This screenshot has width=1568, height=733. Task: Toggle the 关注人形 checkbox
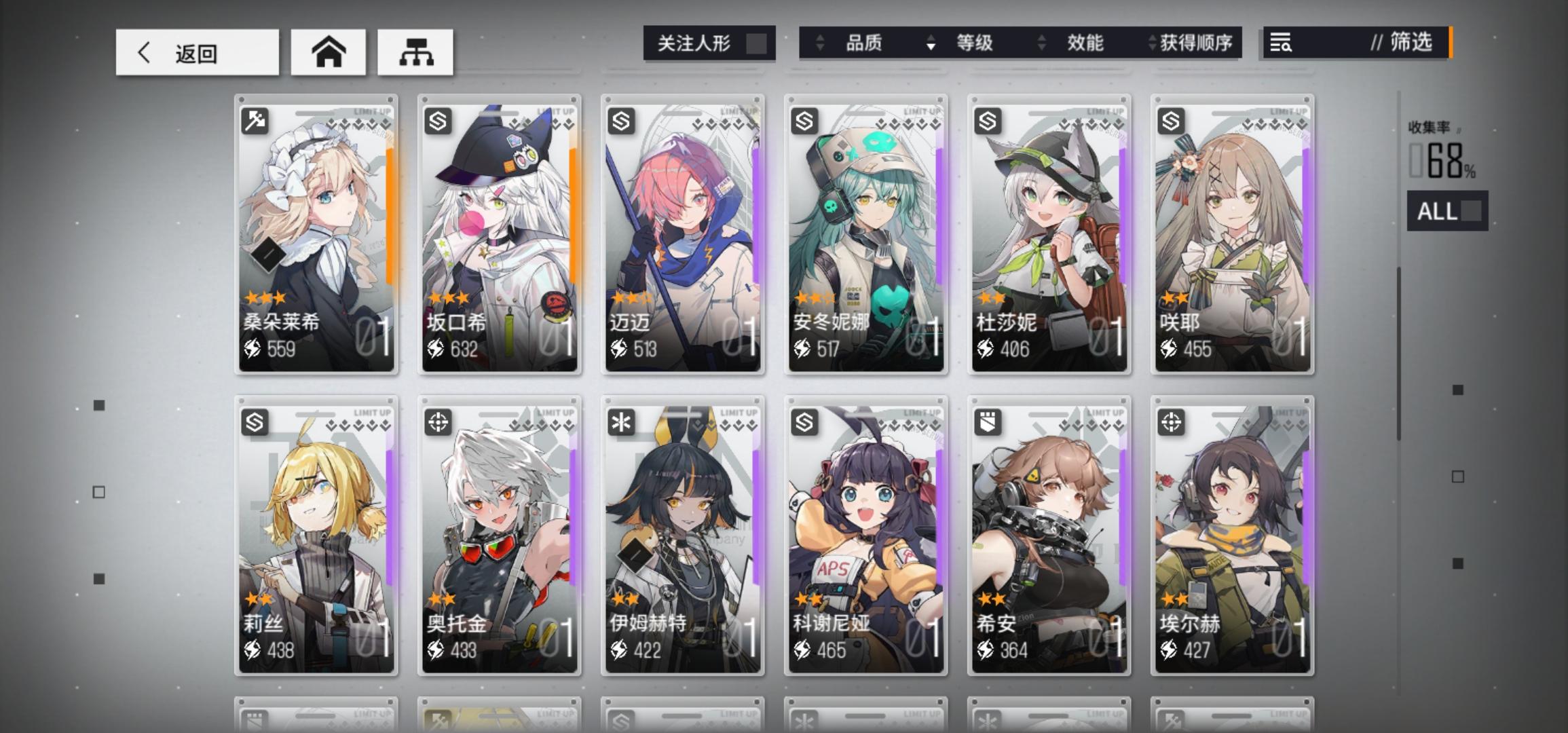pos(755,43)
